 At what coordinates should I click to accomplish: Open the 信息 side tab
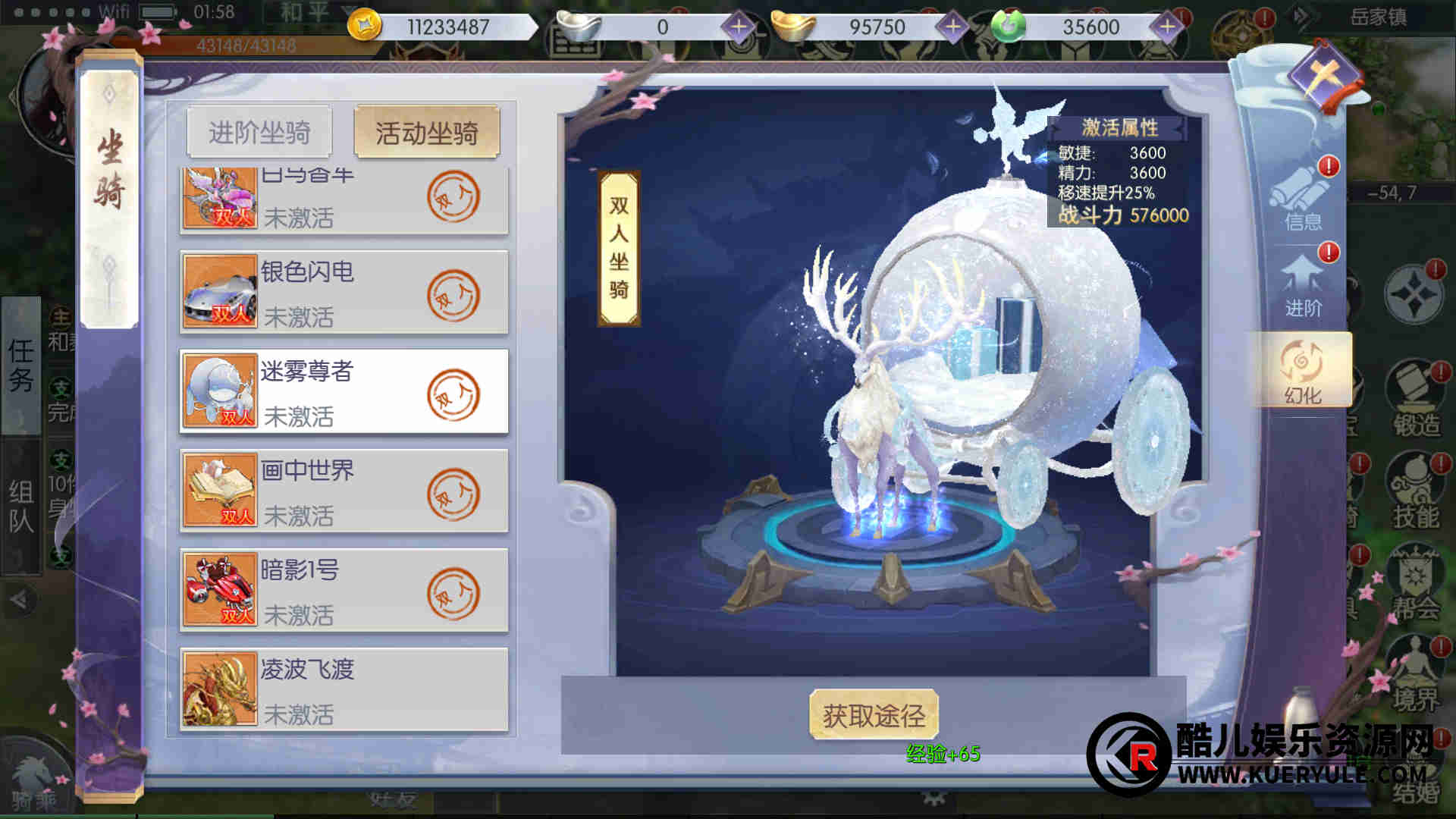1303,199
